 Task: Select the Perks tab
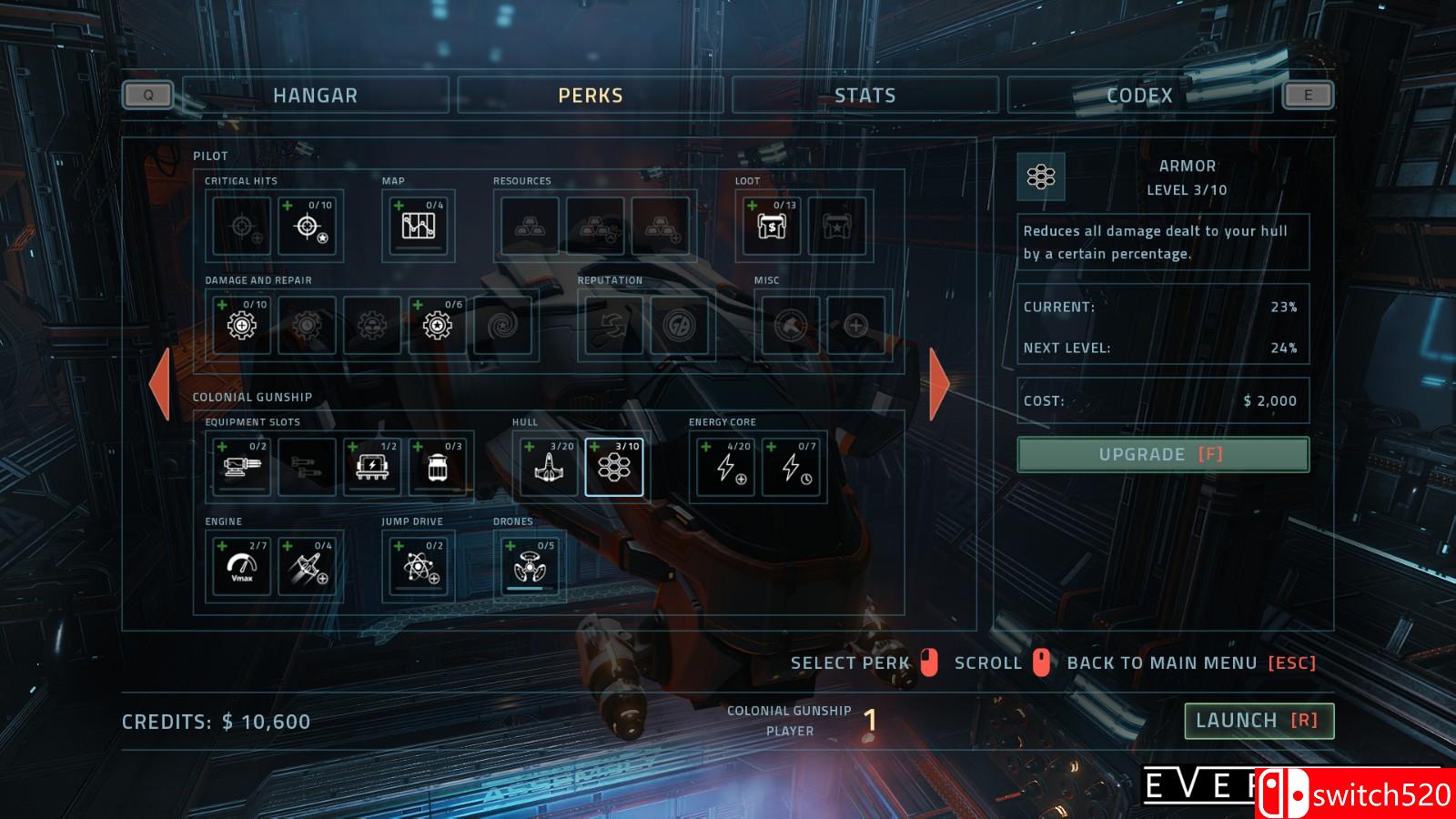591,96
